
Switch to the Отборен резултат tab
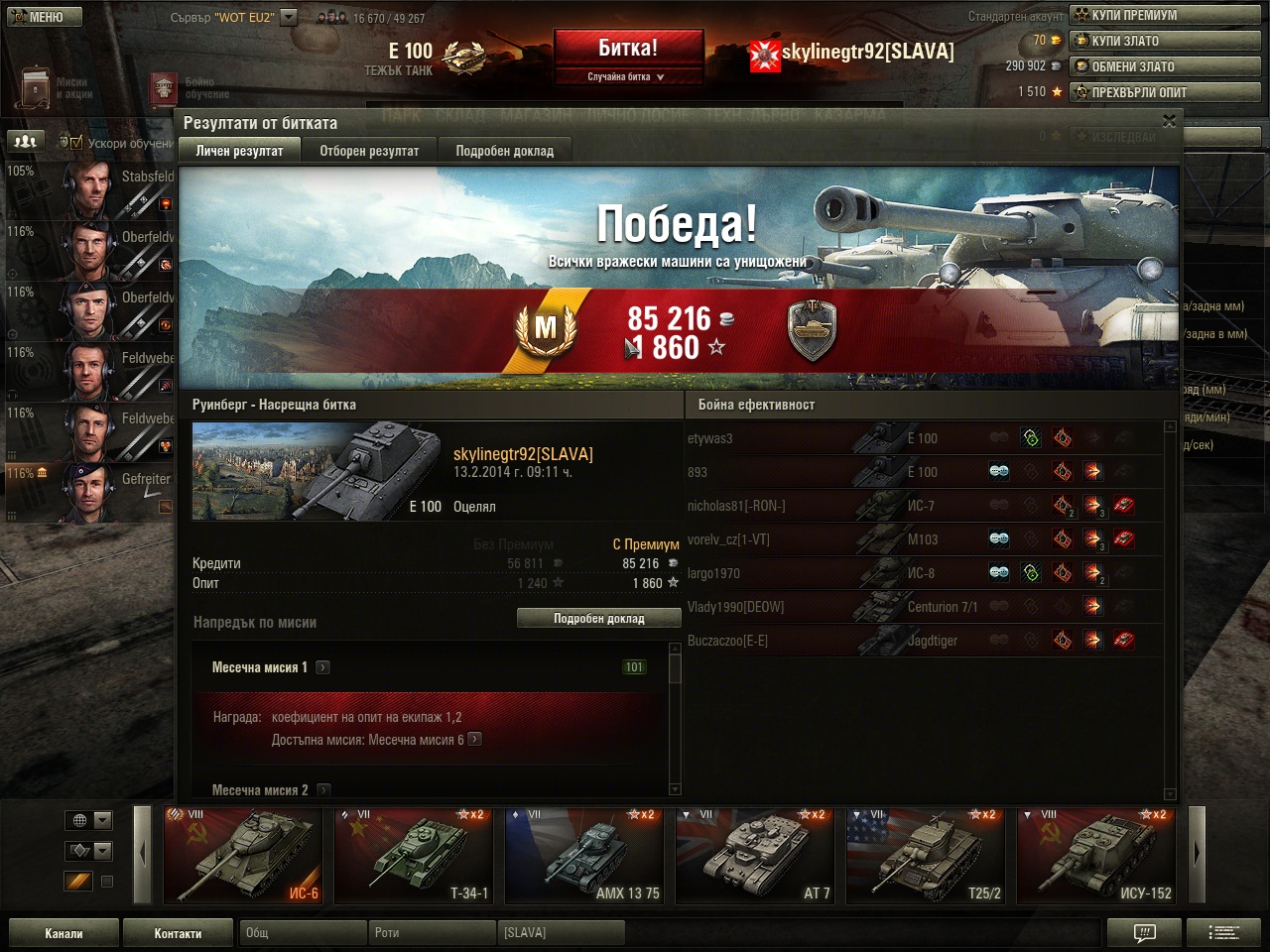(x=369, y=151)
